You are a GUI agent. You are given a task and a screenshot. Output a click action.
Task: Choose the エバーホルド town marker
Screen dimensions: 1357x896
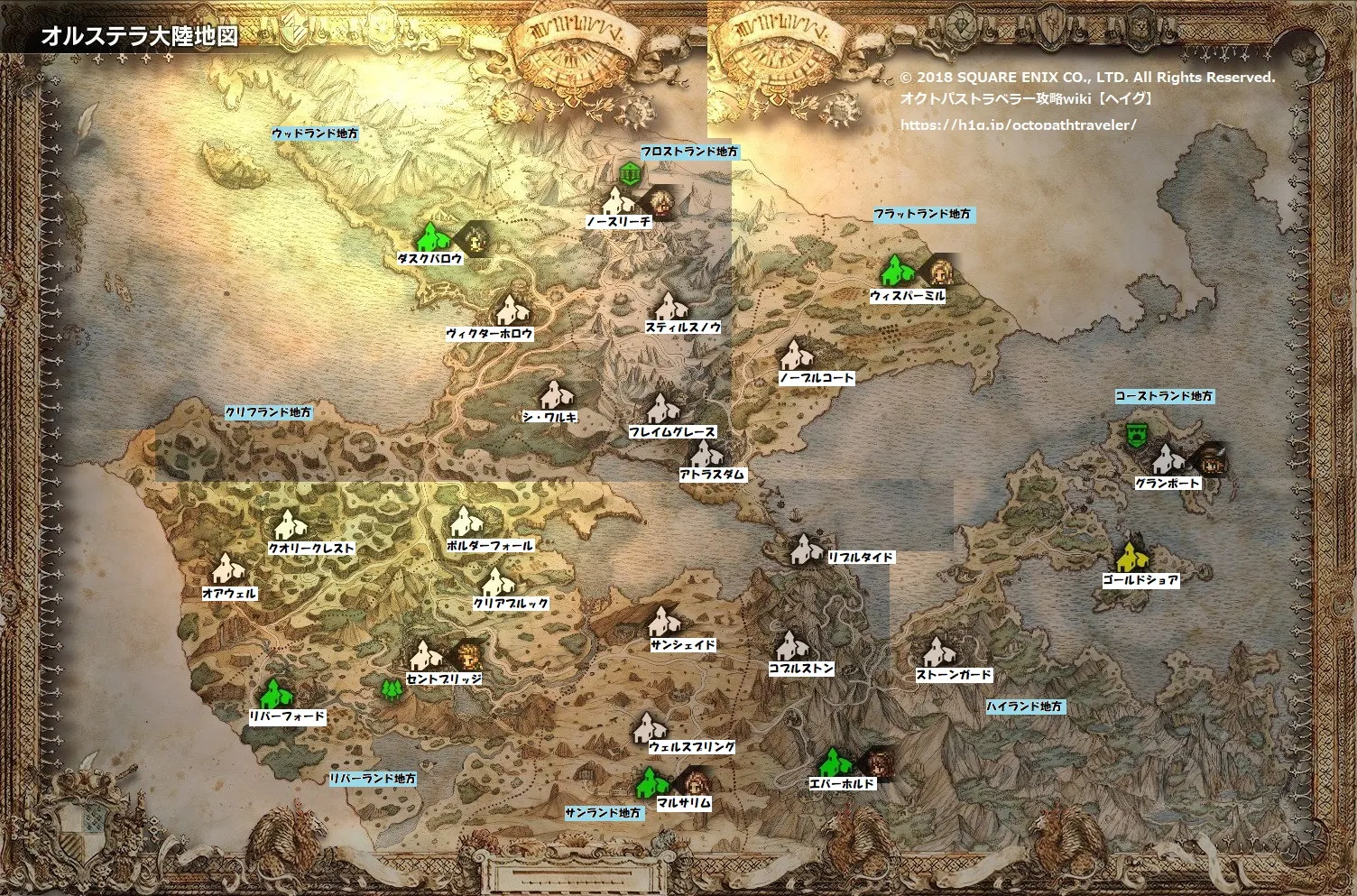[834, 763]
